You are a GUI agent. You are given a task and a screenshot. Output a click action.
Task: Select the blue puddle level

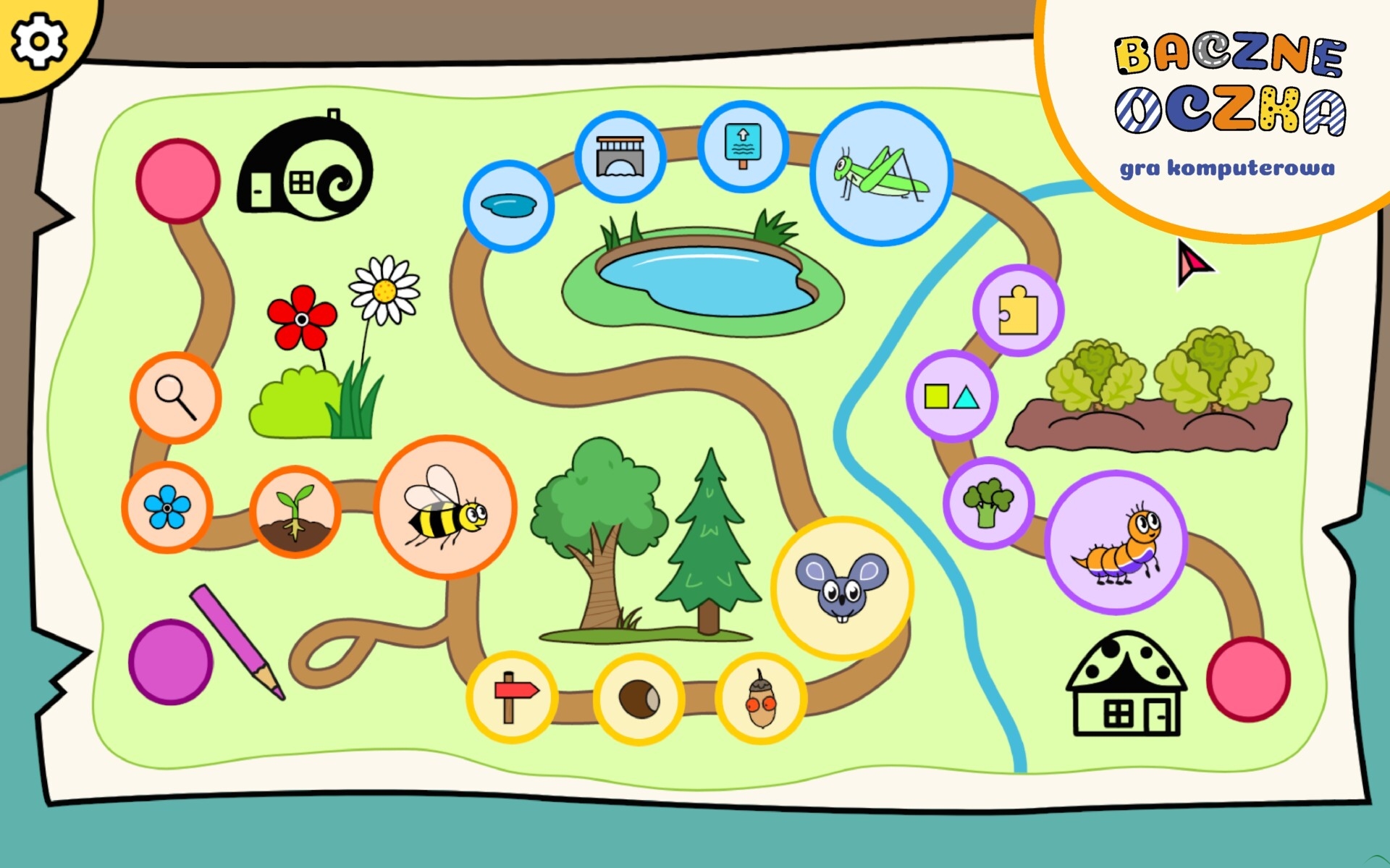[509, 206]
